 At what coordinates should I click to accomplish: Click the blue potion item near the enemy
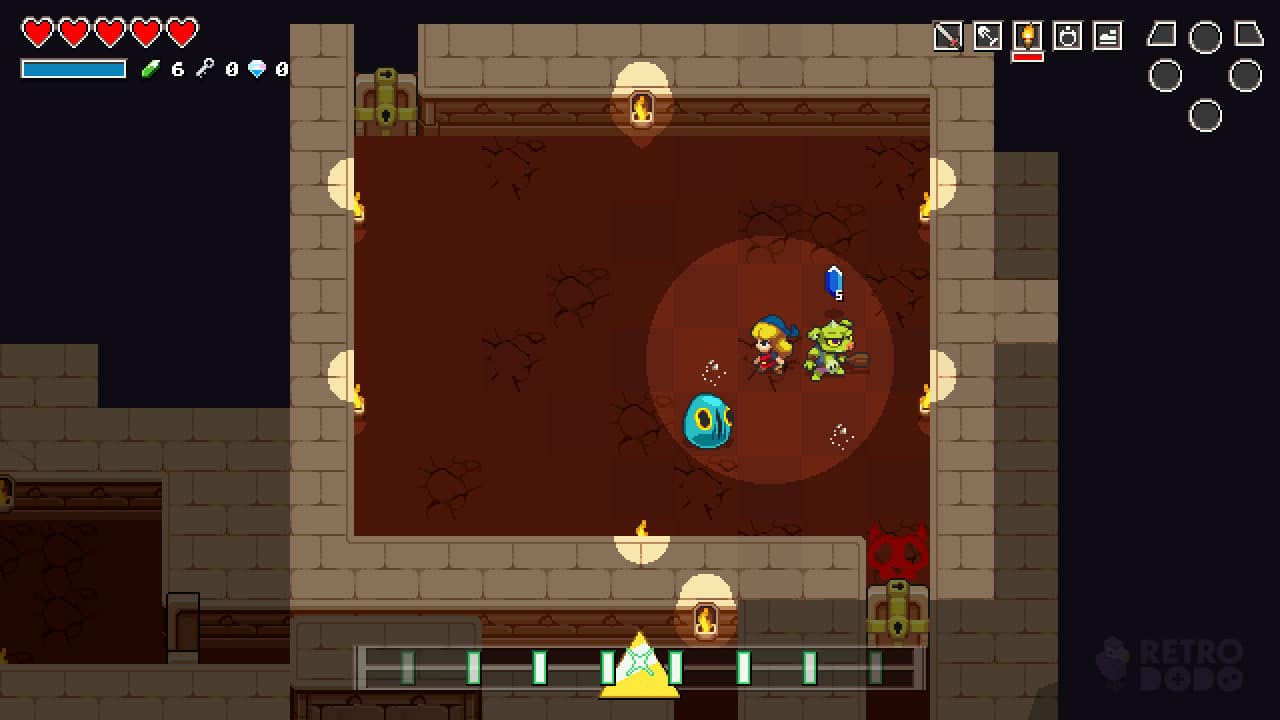[834, 283]
